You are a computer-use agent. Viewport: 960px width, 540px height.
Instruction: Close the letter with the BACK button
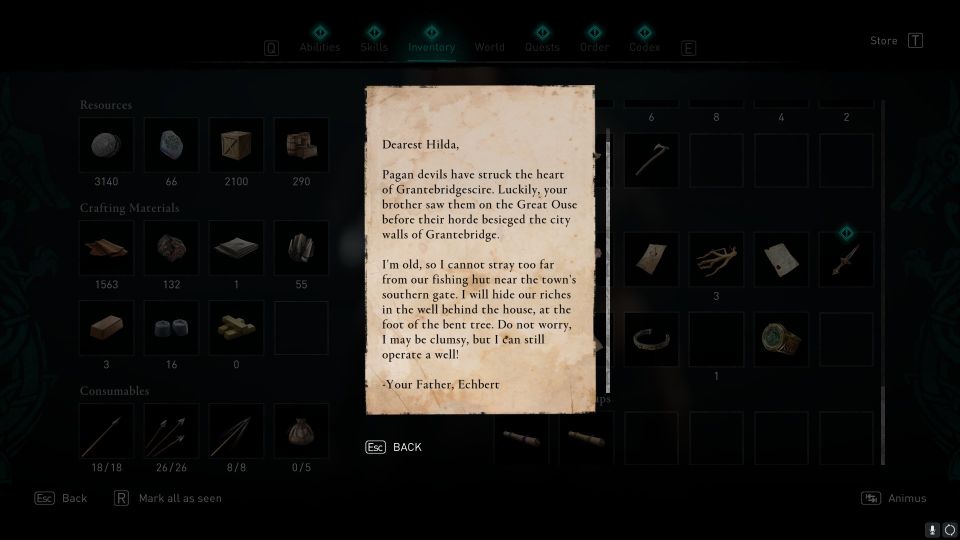395,447
